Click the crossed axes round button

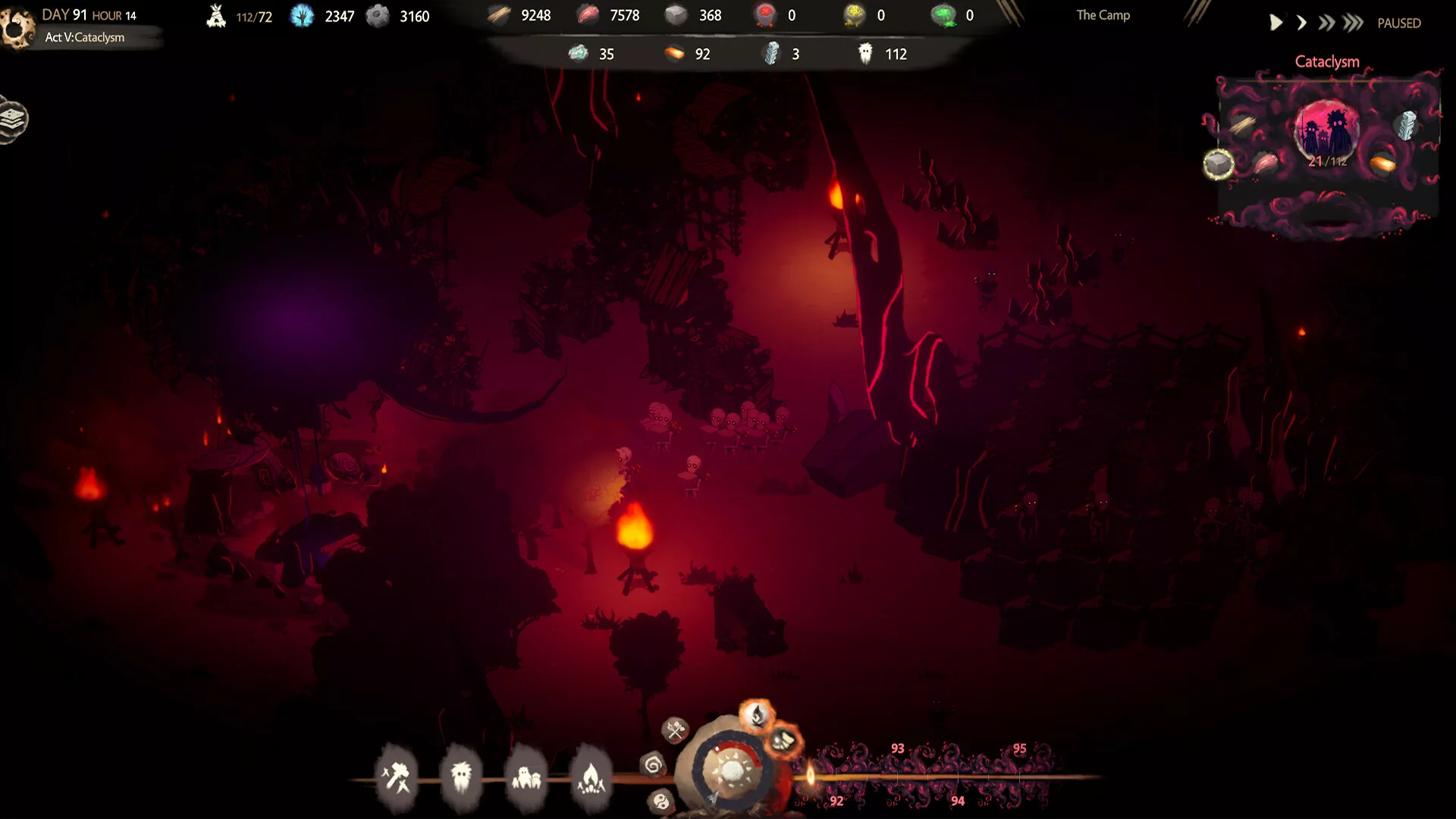[x=674, y=730]
